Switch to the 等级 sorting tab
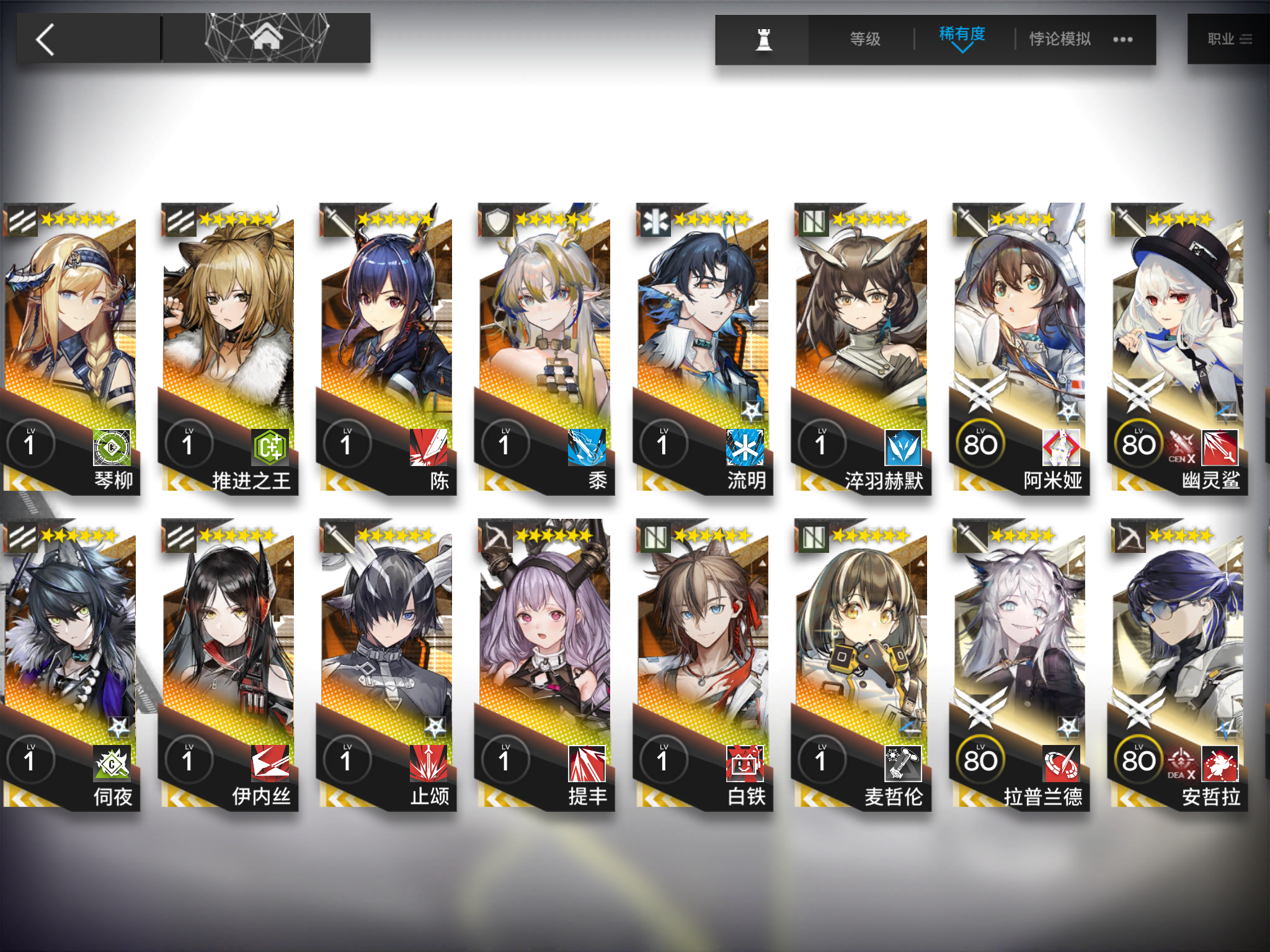The width and height of the screenshot is (1270, 952). coord(864,38)
